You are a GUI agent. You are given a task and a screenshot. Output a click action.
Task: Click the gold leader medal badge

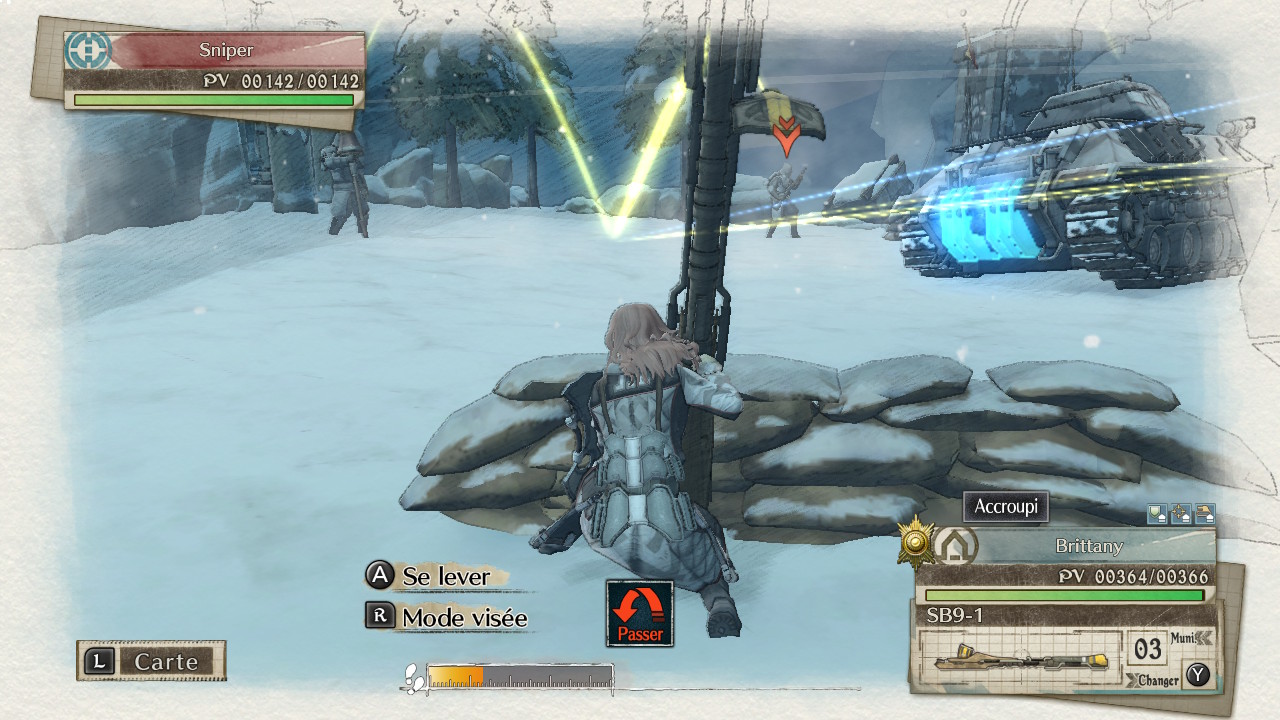(x=914, y=543)
